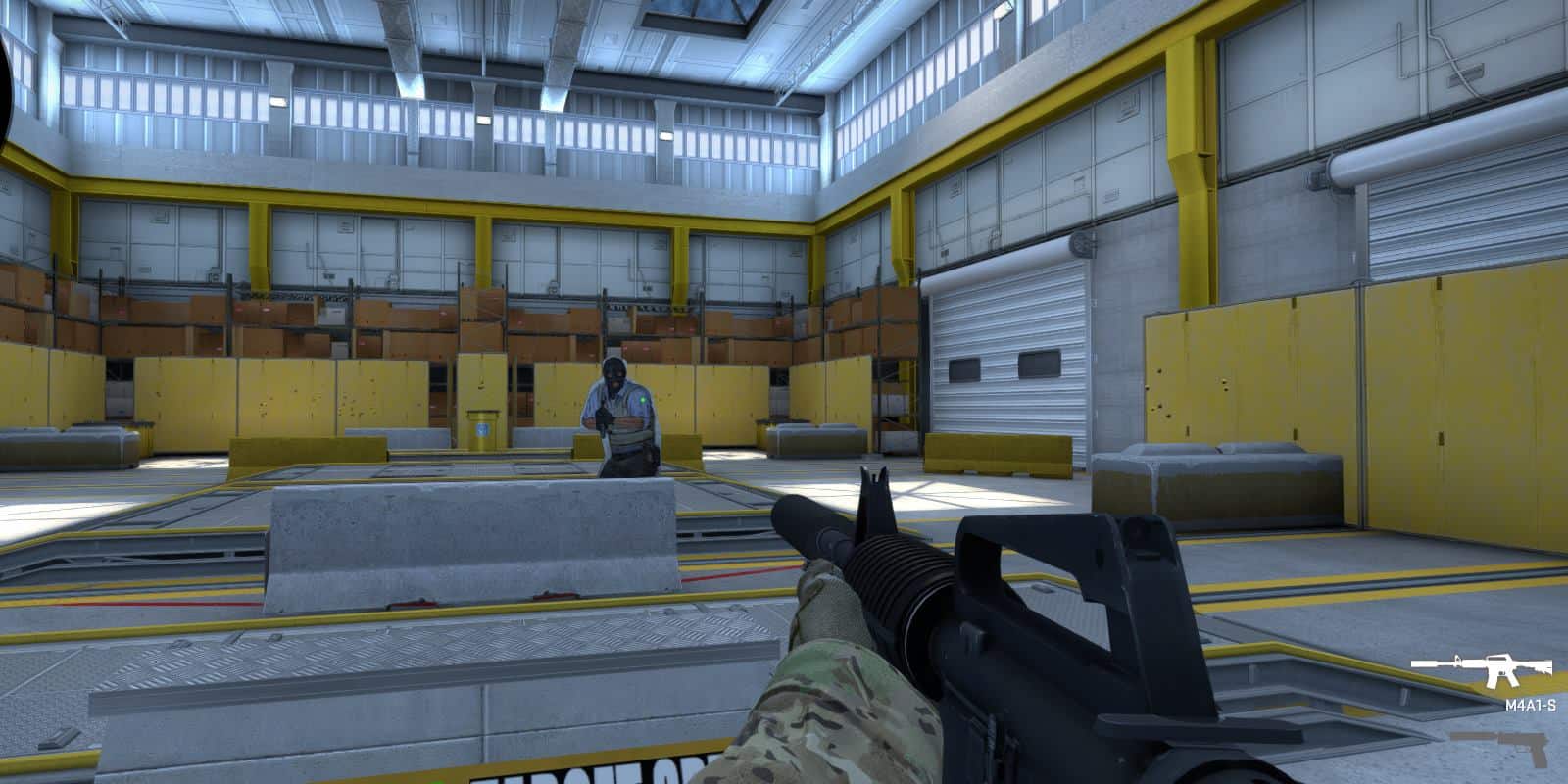Click the green marker on the bot's vest
This screenshot has width=1568, height=784.
(642, 399)
